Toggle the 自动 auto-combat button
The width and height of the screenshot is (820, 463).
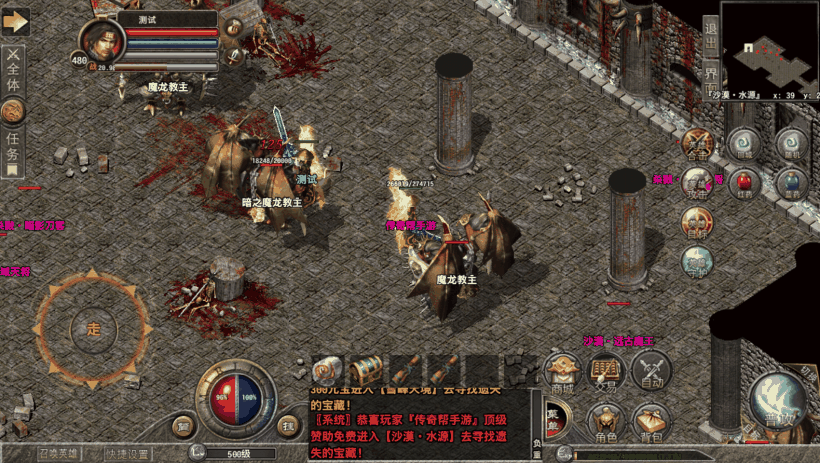(x=651, y=373)
